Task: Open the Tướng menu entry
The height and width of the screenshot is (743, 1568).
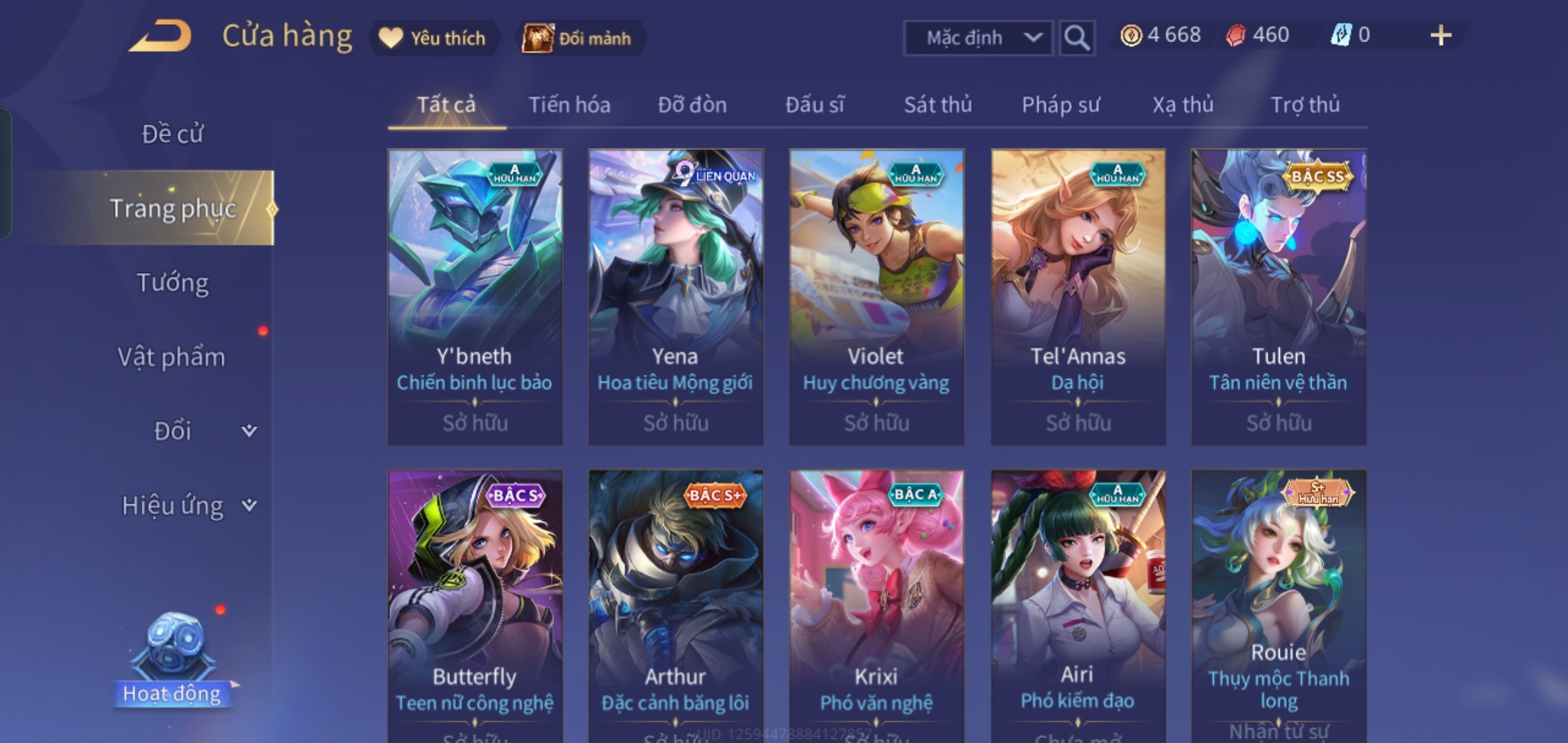Action: (x=172, y=283)
